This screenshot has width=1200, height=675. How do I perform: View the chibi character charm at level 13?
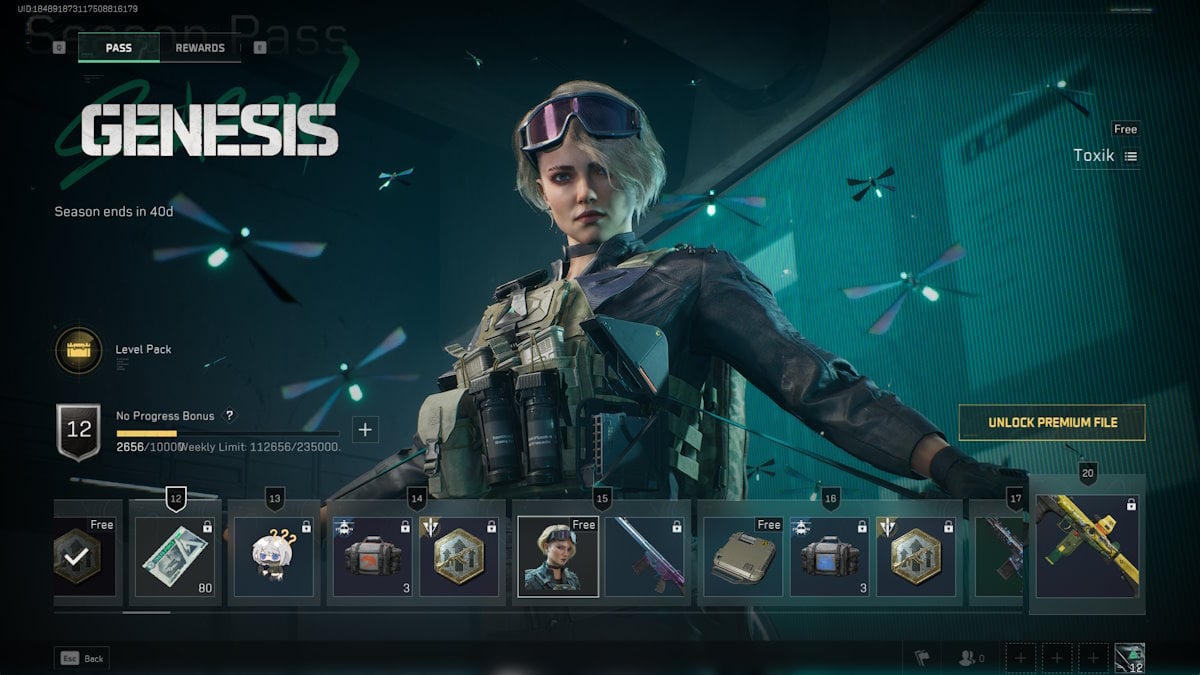tap(273, 556)
